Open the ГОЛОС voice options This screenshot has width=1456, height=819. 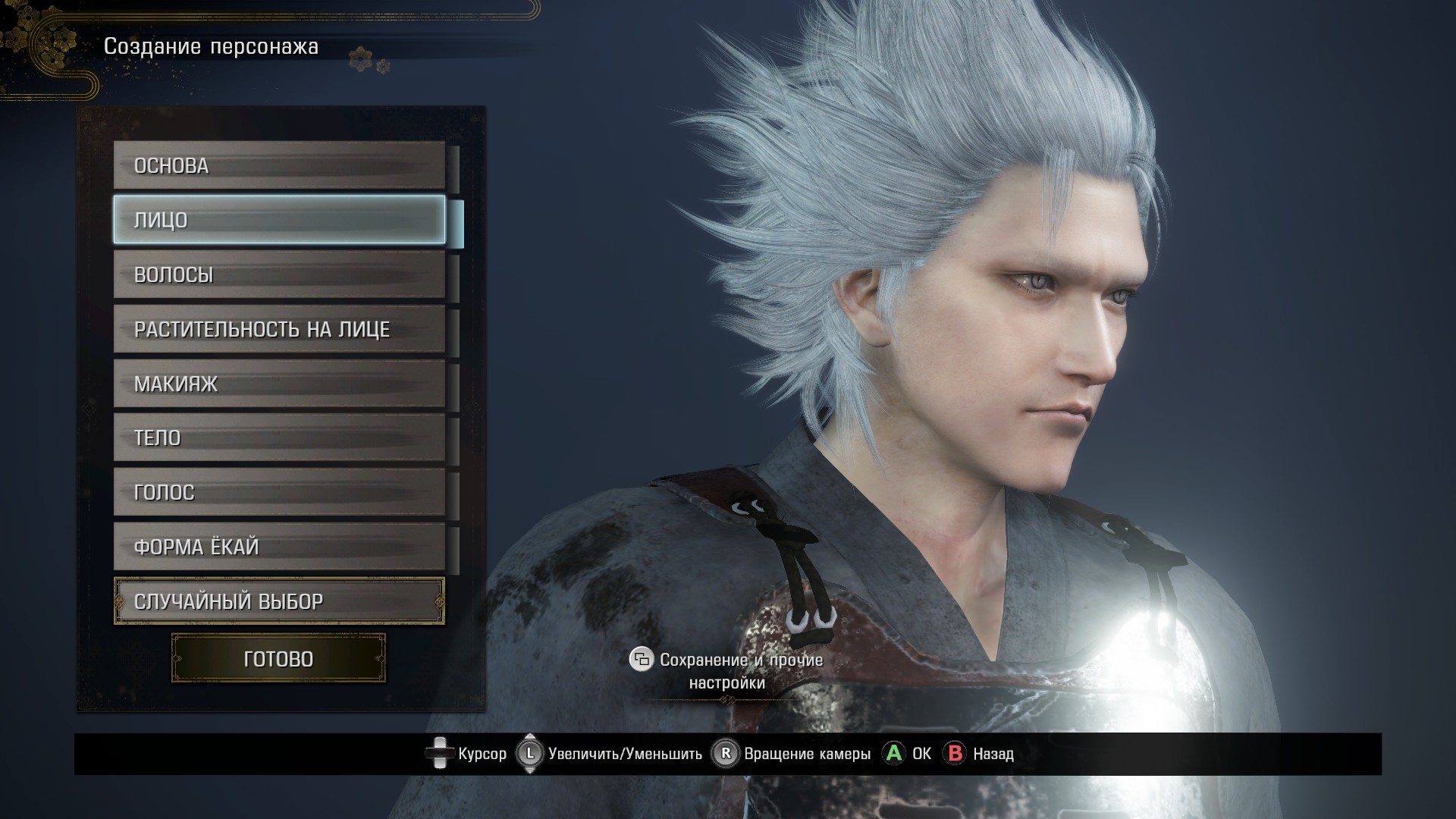279,492
